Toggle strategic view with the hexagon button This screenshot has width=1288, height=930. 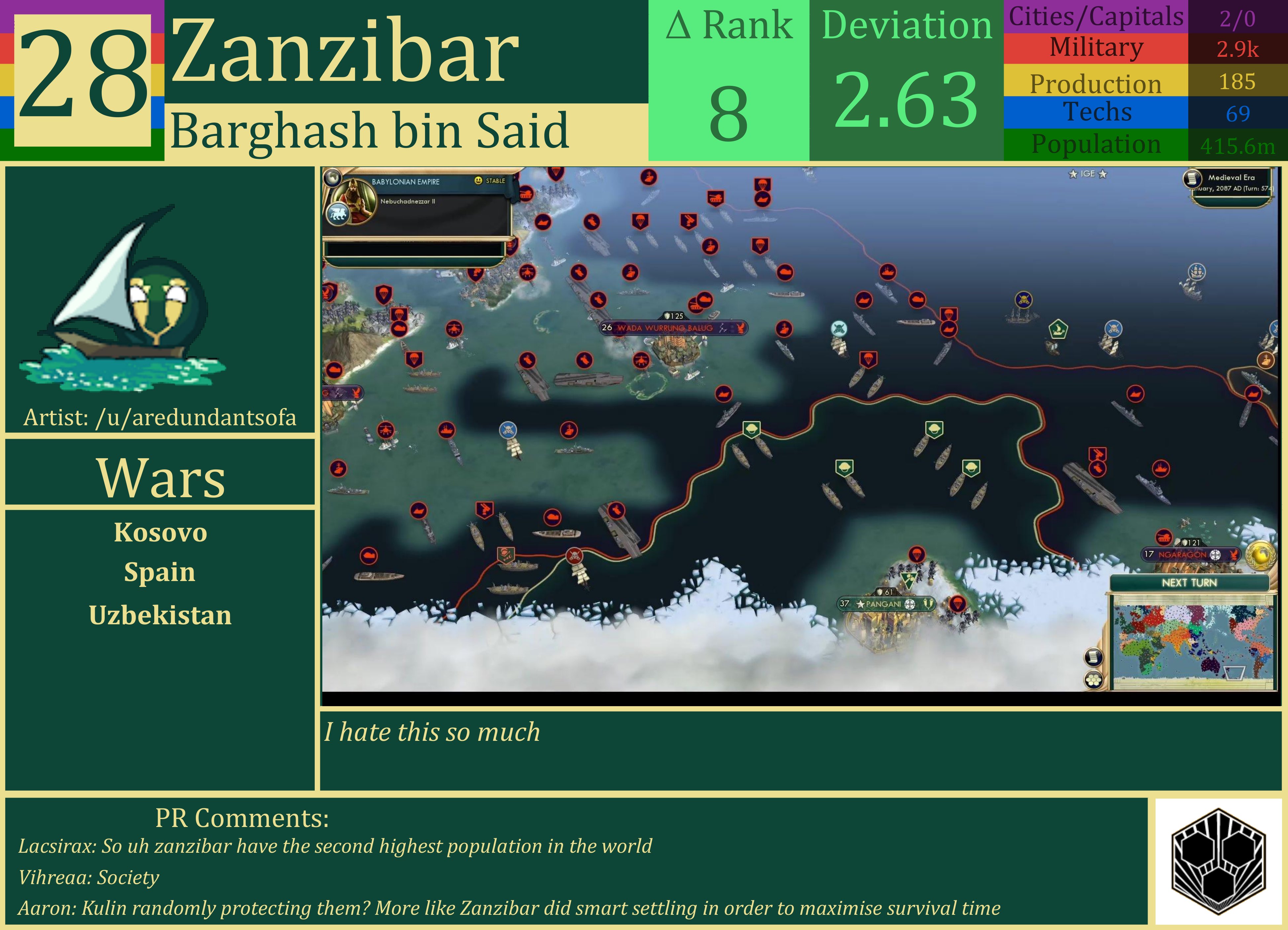[x=1094, y=680]
